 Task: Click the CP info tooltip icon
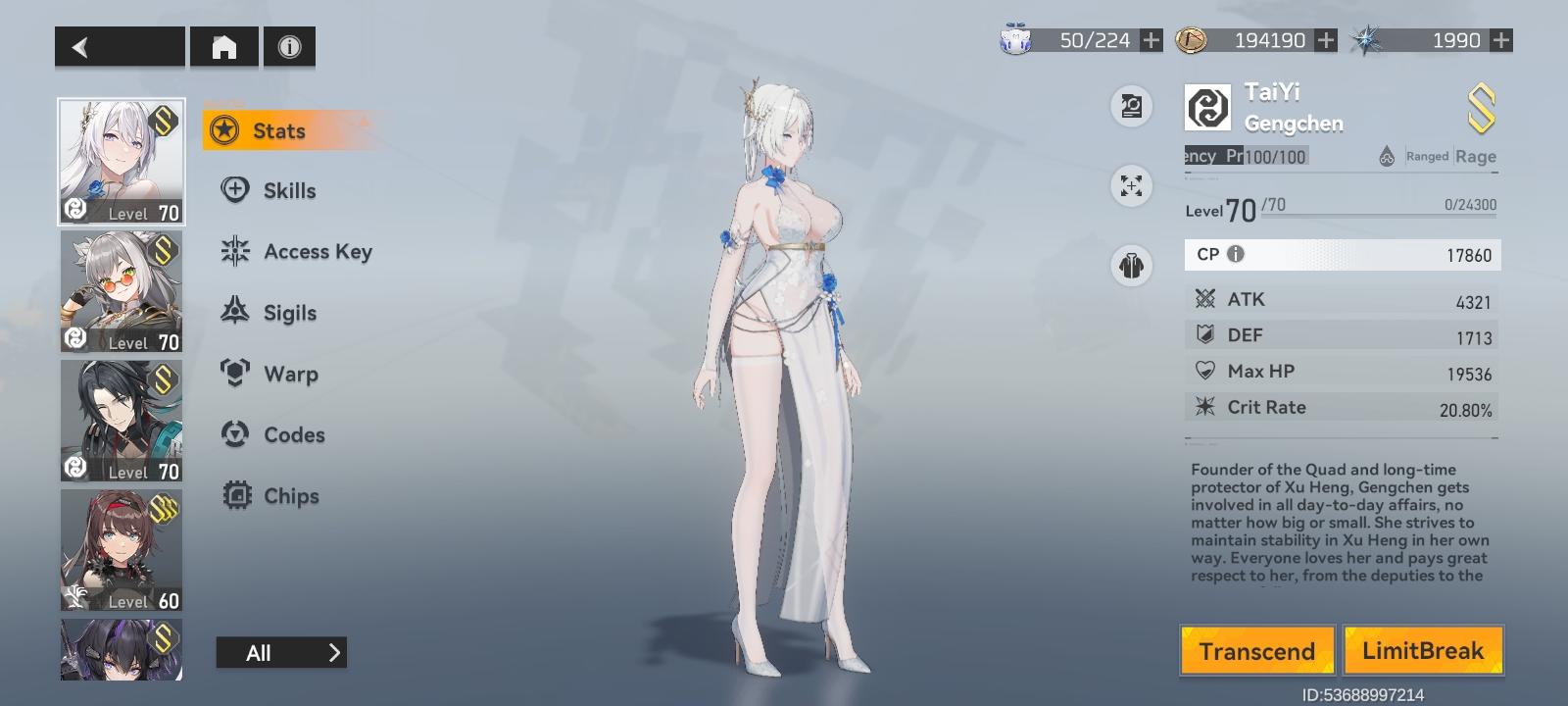point(1237,254)
